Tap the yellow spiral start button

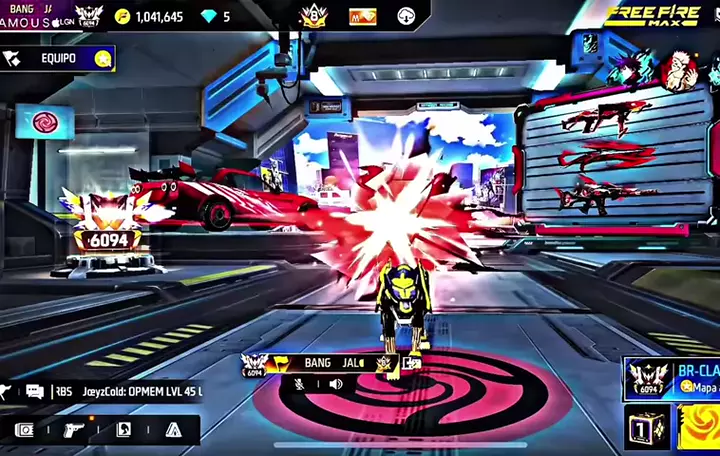pyautogui.click(x=700, y=428)
